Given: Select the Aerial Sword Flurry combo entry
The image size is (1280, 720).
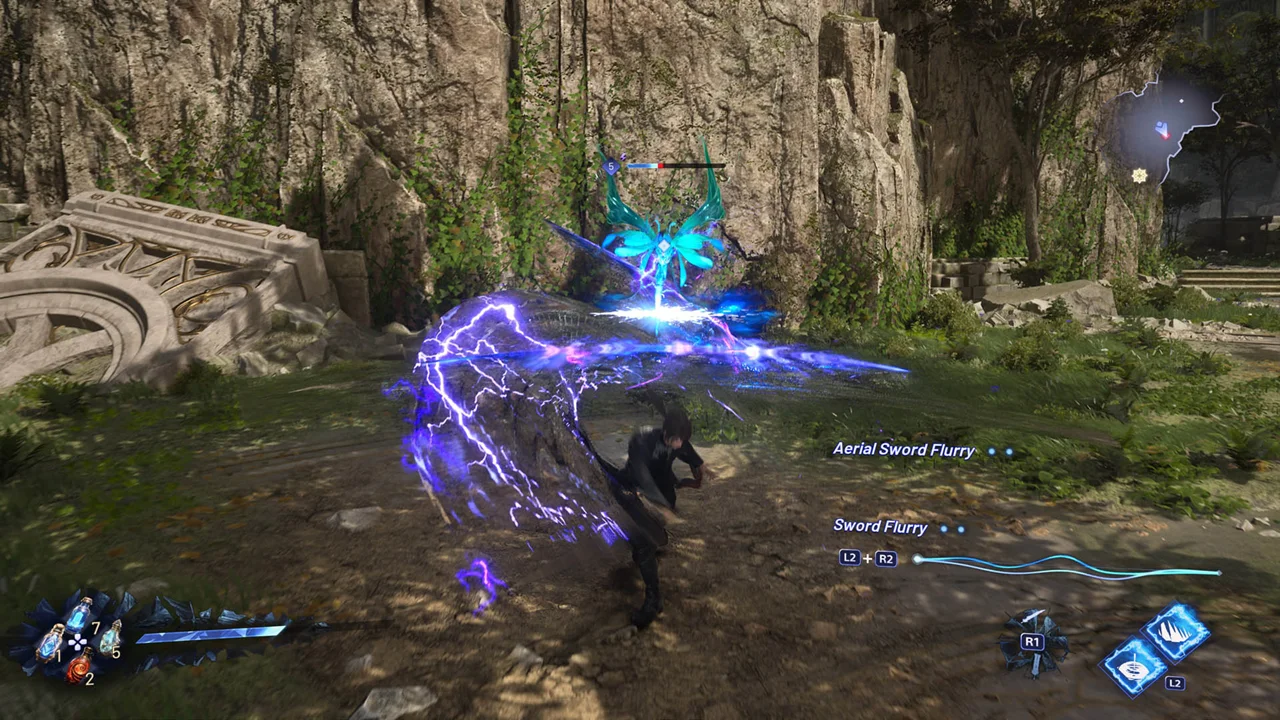Looking at the screenshot, I should tap(904, 450).
